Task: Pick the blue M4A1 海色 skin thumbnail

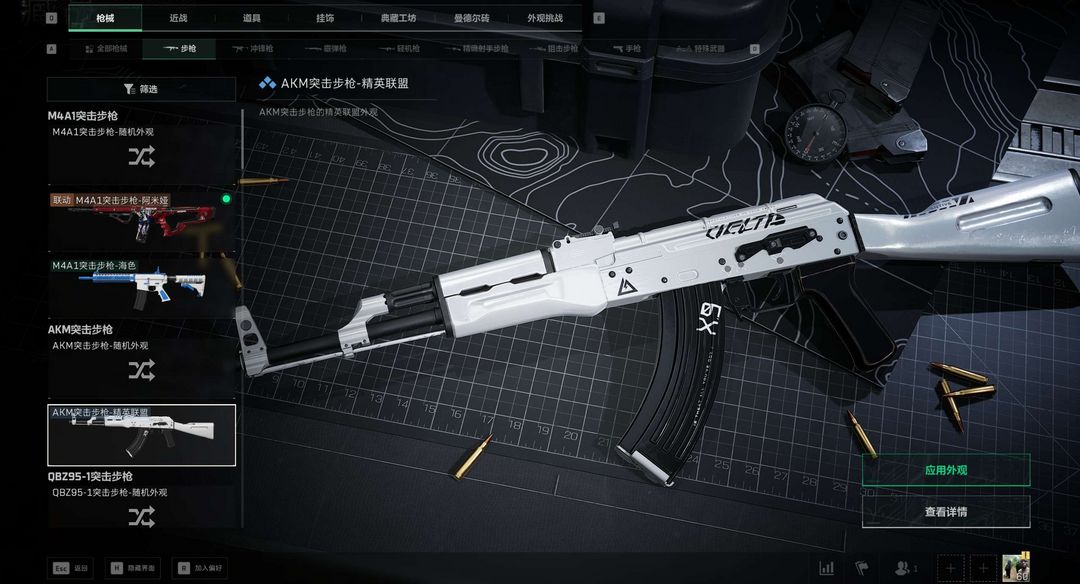Action: tap(141, 287)
